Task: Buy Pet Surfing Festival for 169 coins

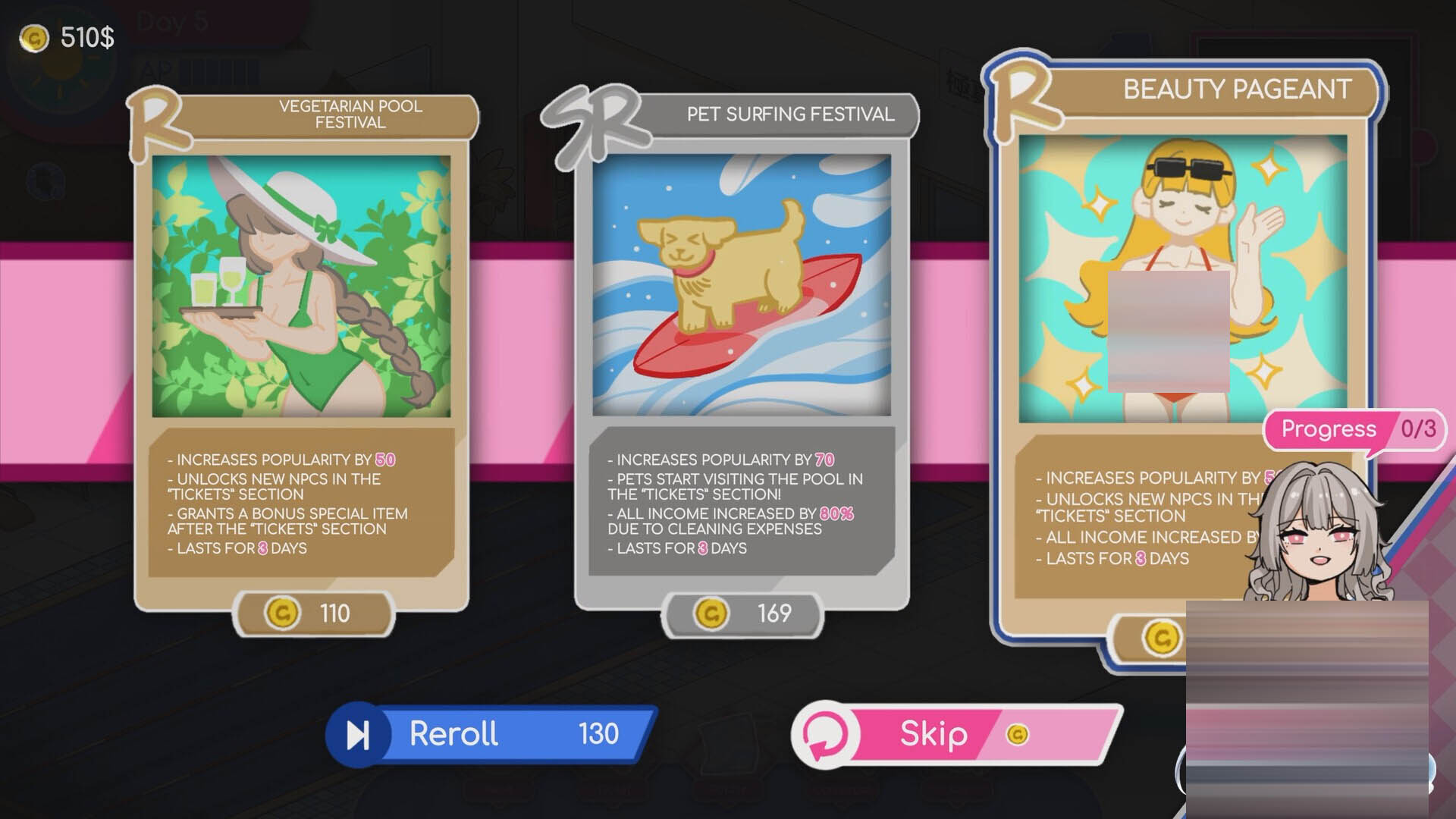Action: click(x=742, y=613)
